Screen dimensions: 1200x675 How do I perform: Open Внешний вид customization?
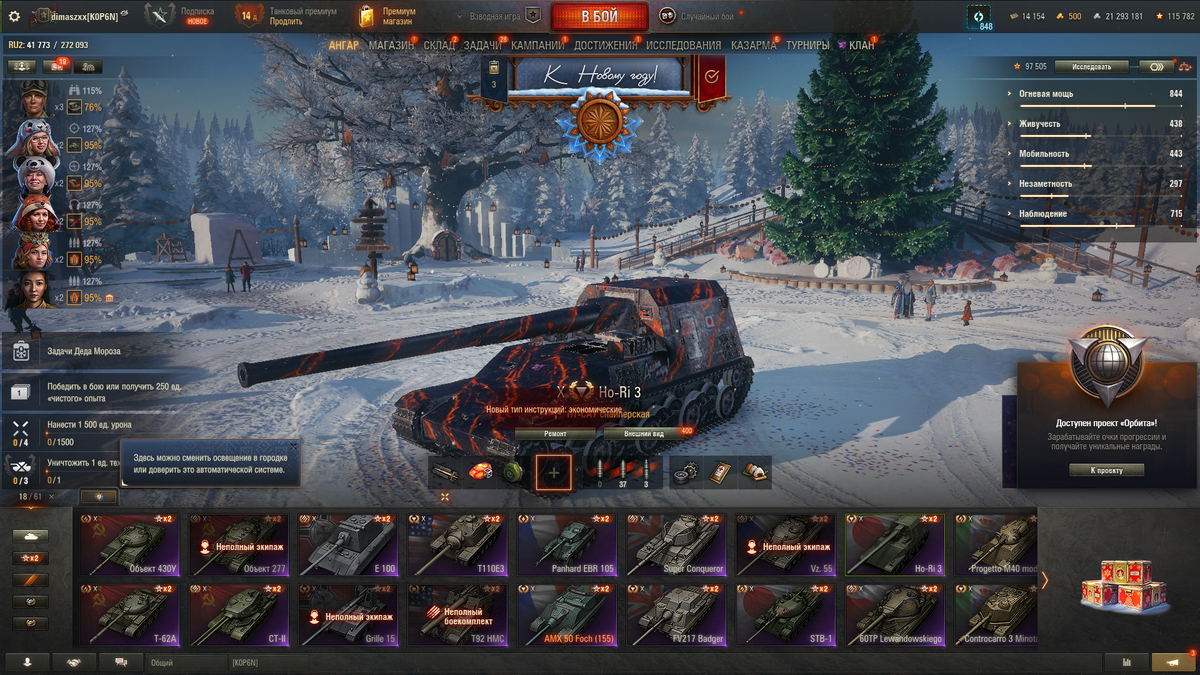645,434
